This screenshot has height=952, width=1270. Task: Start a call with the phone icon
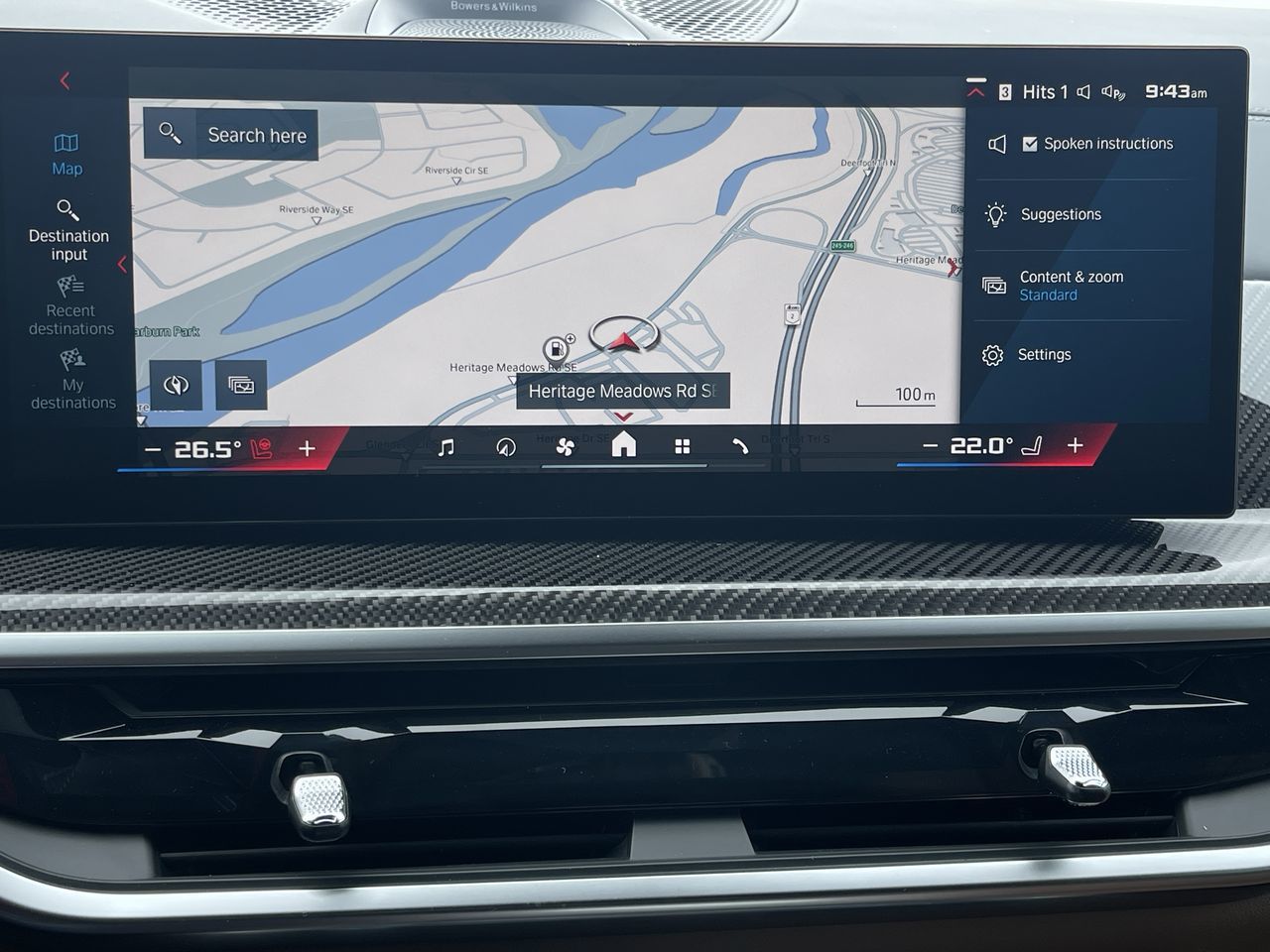[x=740, y=447]
